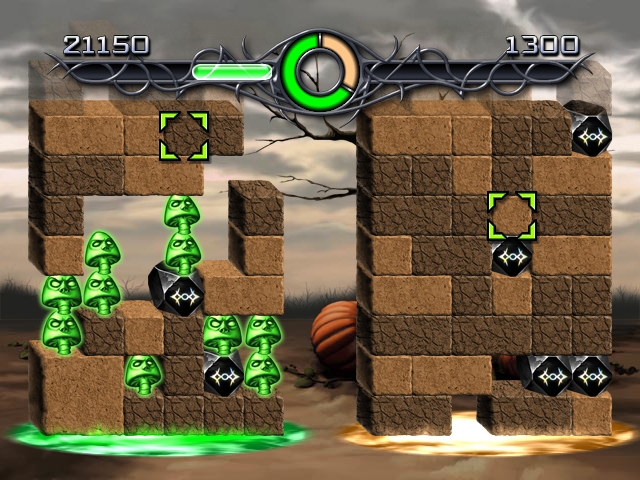Select the tile inside the left tower's green cursor

(x=184, y=135)
